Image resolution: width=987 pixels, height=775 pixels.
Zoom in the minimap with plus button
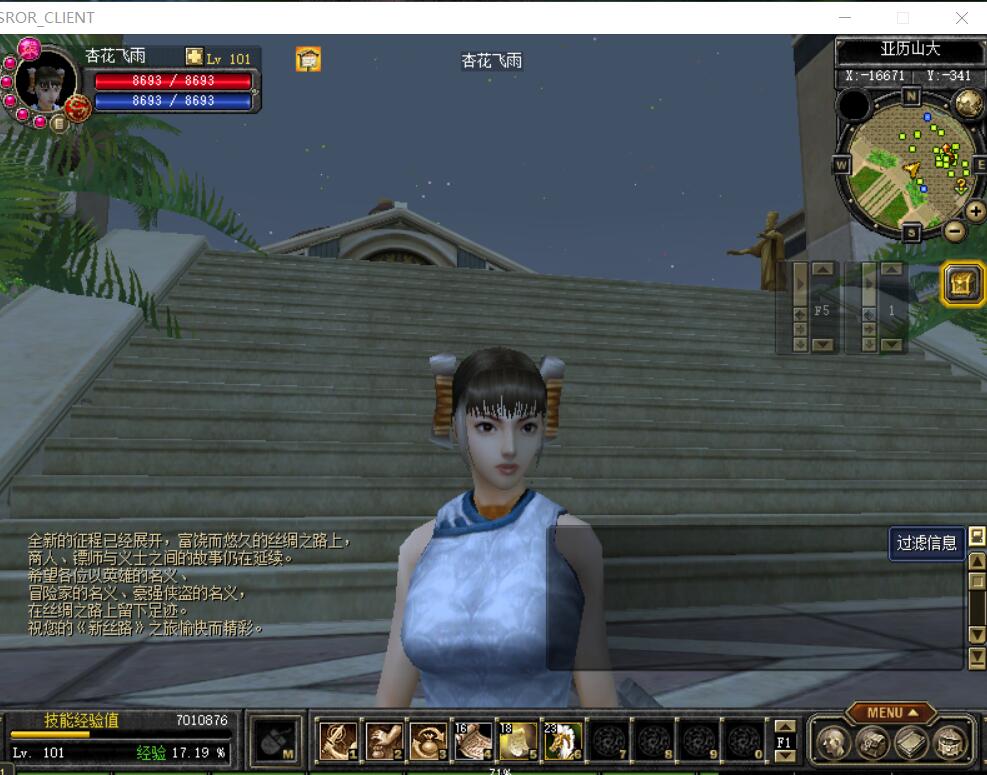(x=975, y=211)
